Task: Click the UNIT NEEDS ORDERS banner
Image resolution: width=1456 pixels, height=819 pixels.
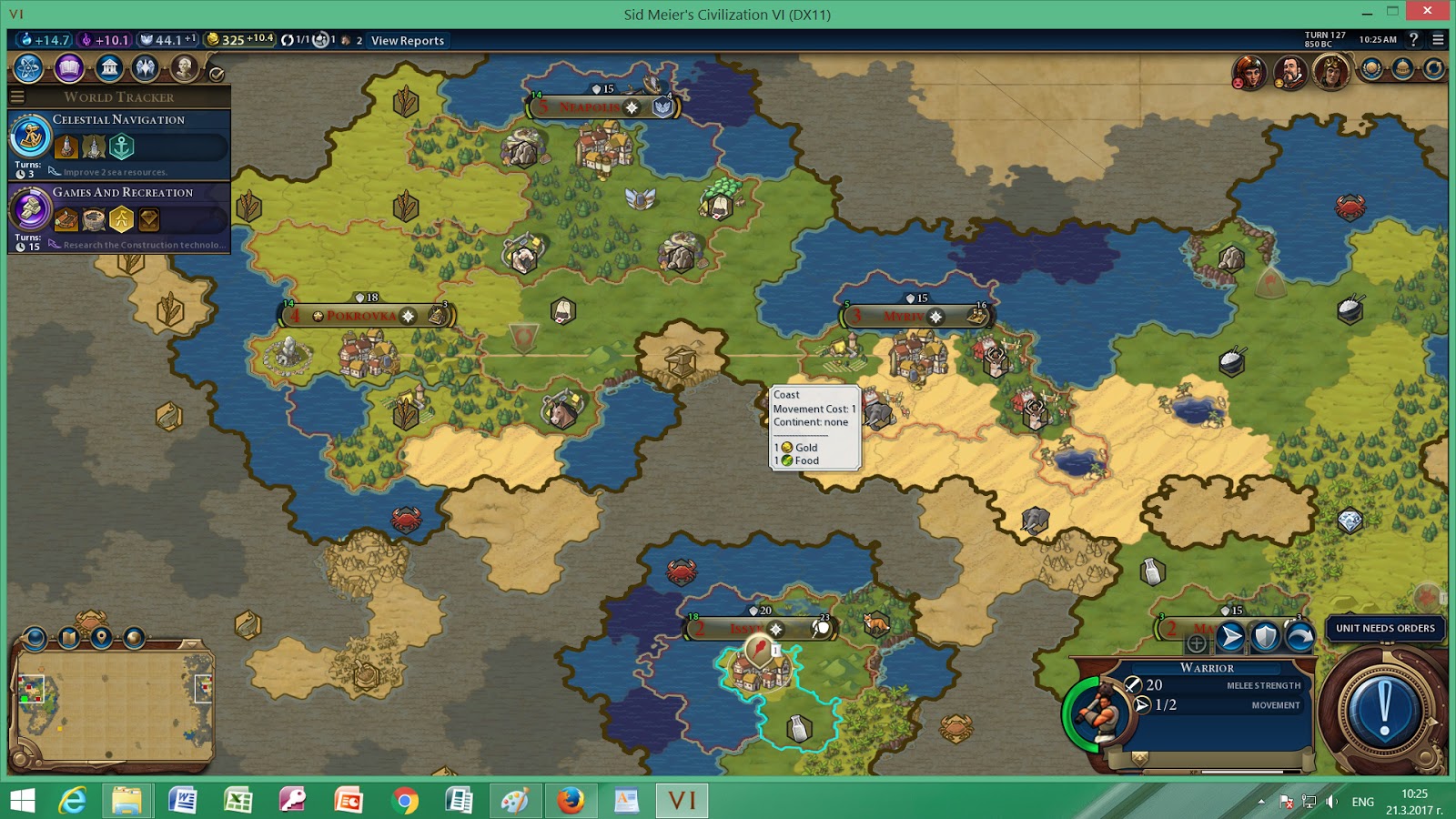Action: (1385, 628)
